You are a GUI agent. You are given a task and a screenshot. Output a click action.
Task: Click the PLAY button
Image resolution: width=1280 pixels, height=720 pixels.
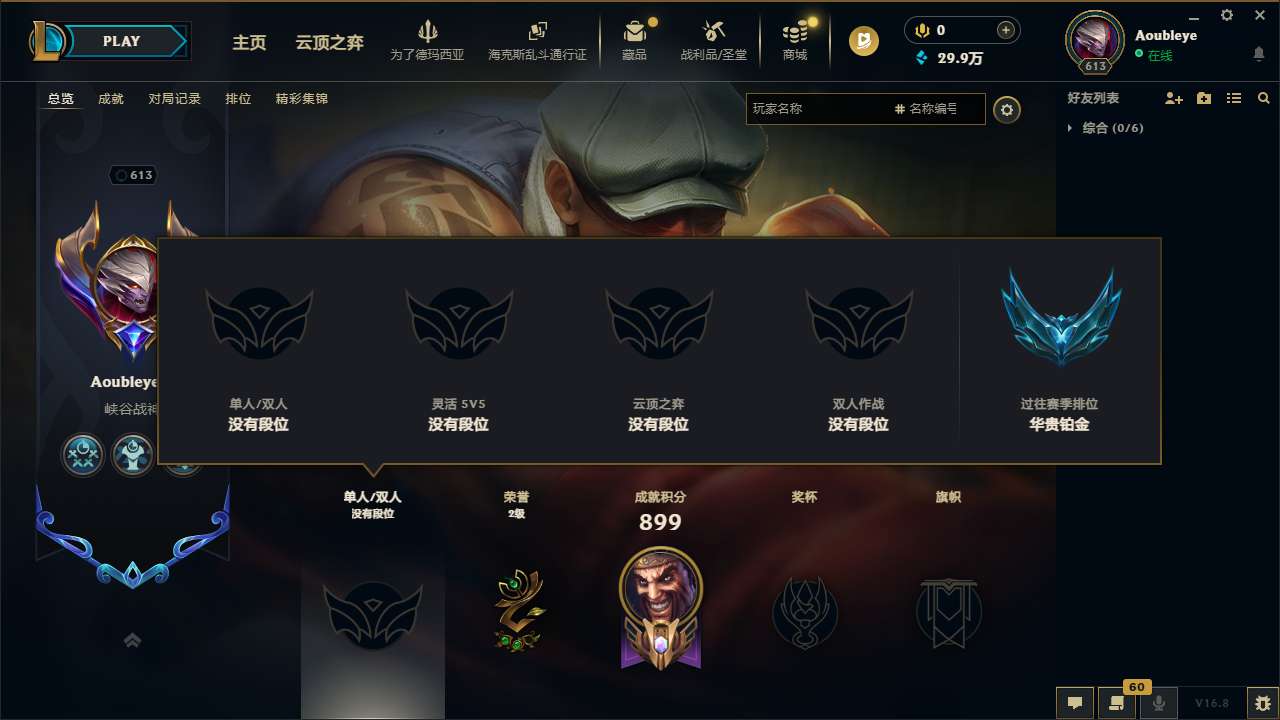pyautogui.click(x=122, y=41)
